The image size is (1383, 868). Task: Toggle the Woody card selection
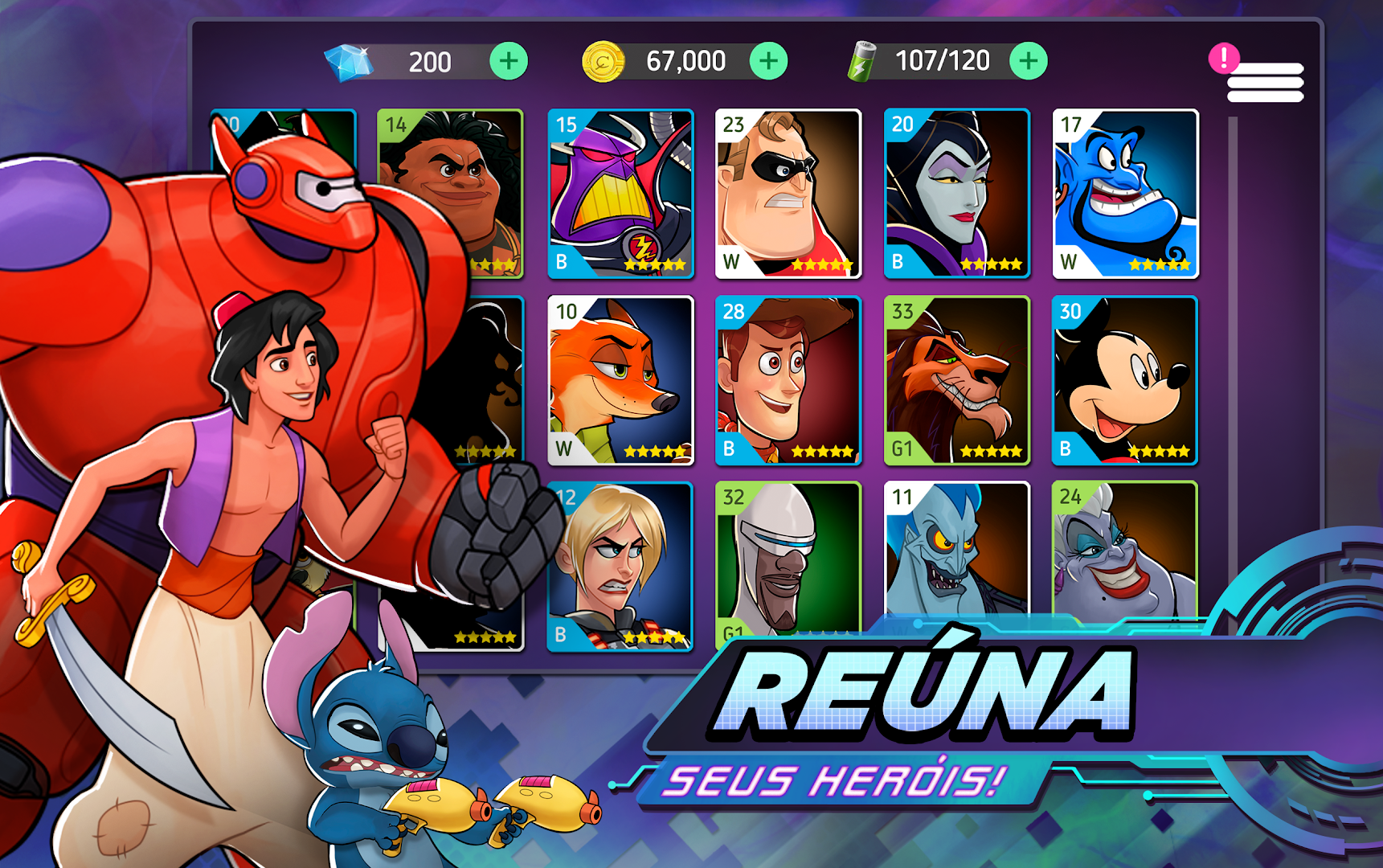coord(788,379)
